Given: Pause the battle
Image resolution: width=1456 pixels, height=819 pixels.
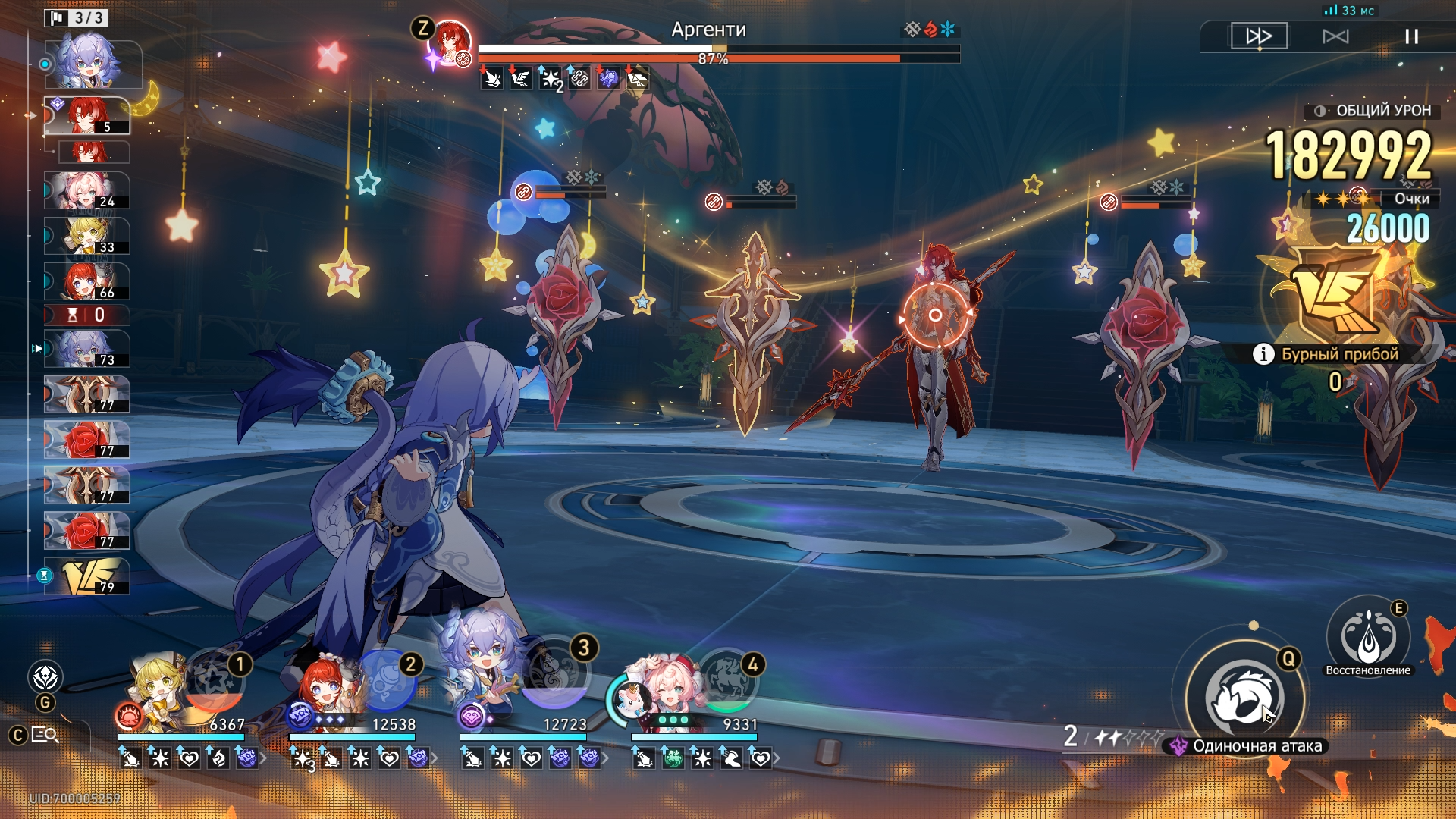Looking at the screenshot, I should point(1411,36).
